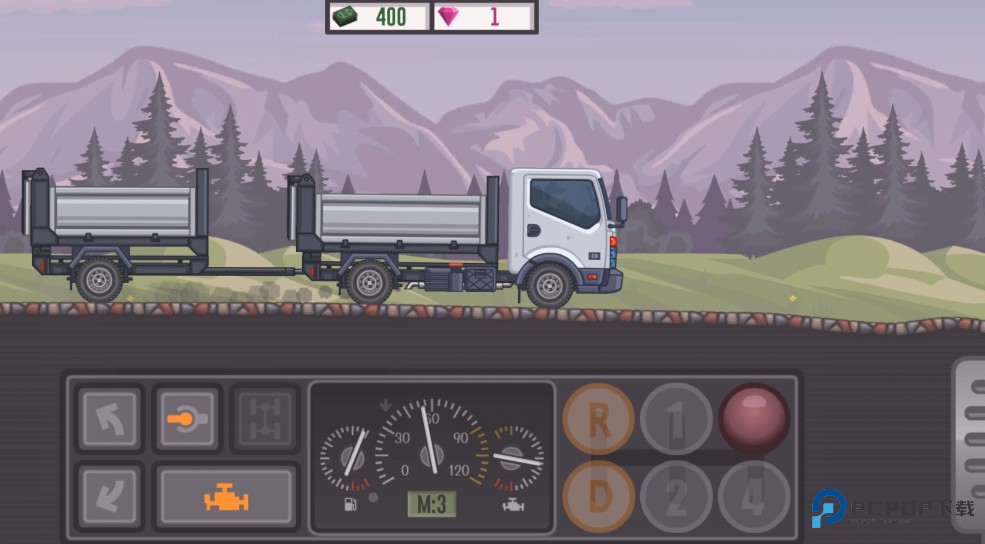Activate the orange engine start button

tap(226, 496)
